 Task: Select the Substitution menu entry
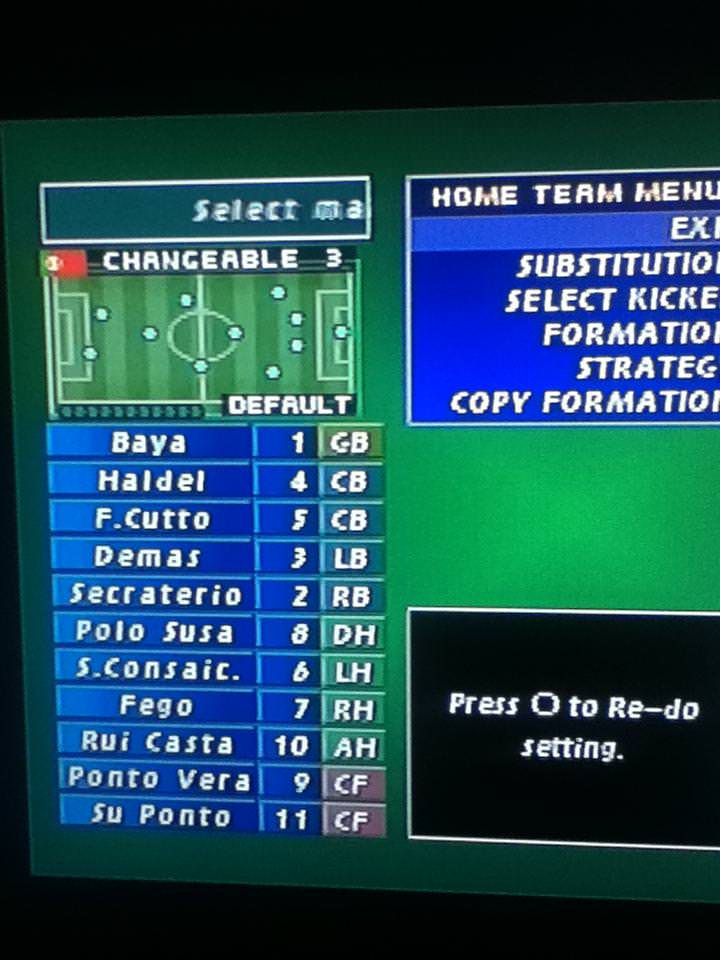point(617,266)
